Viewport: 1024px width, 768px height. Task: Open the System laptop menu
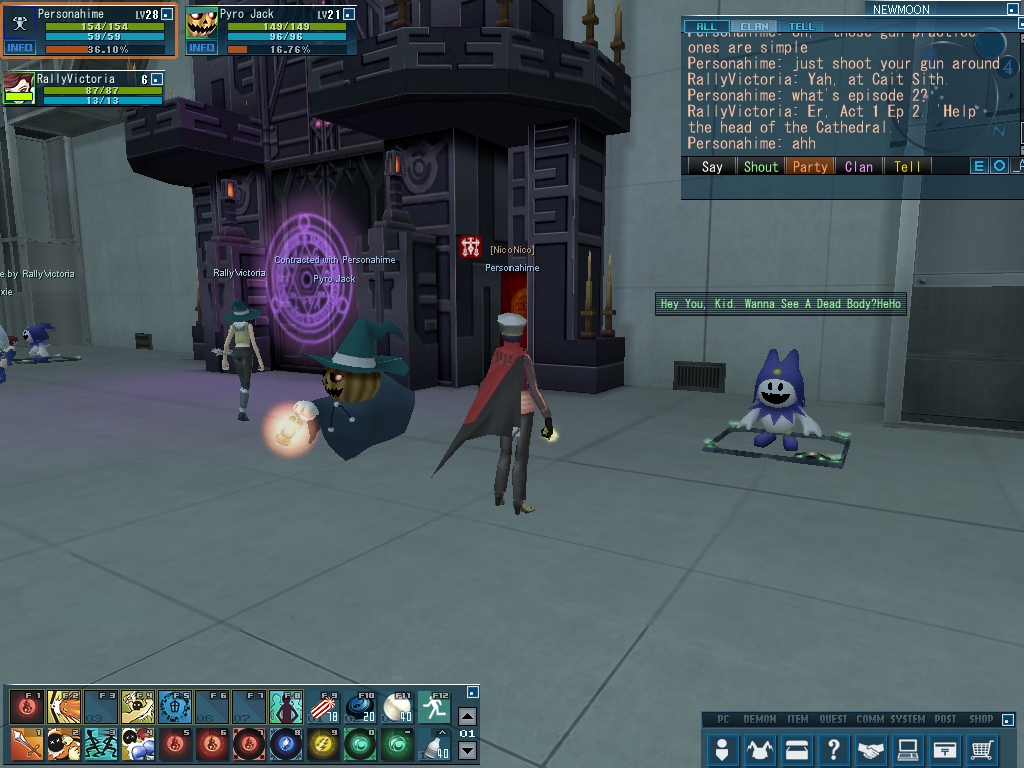pos(907,748)
